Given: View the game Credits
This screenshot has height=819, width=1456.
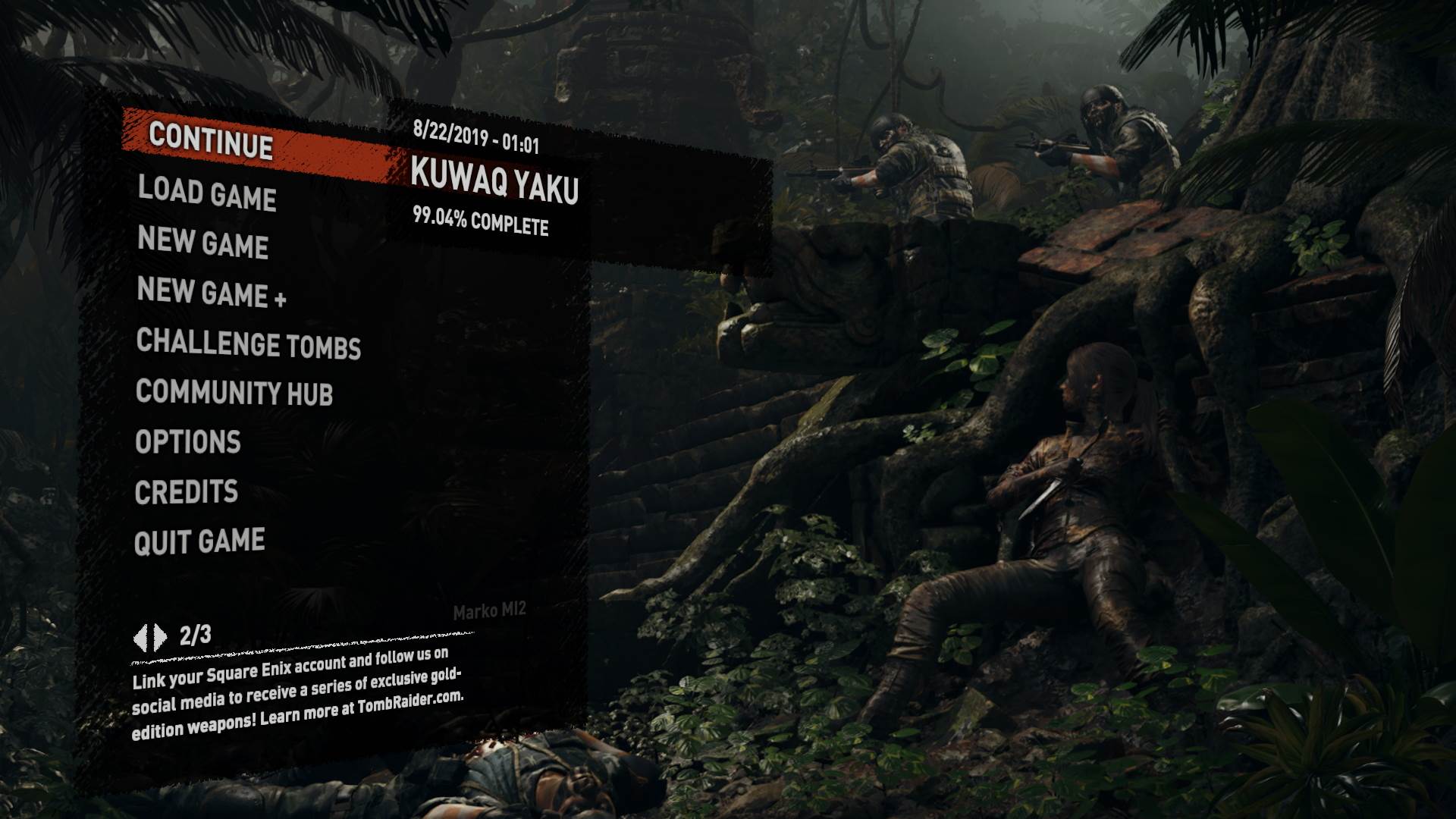Looking at the screenshot, I should tap(185, 491).
